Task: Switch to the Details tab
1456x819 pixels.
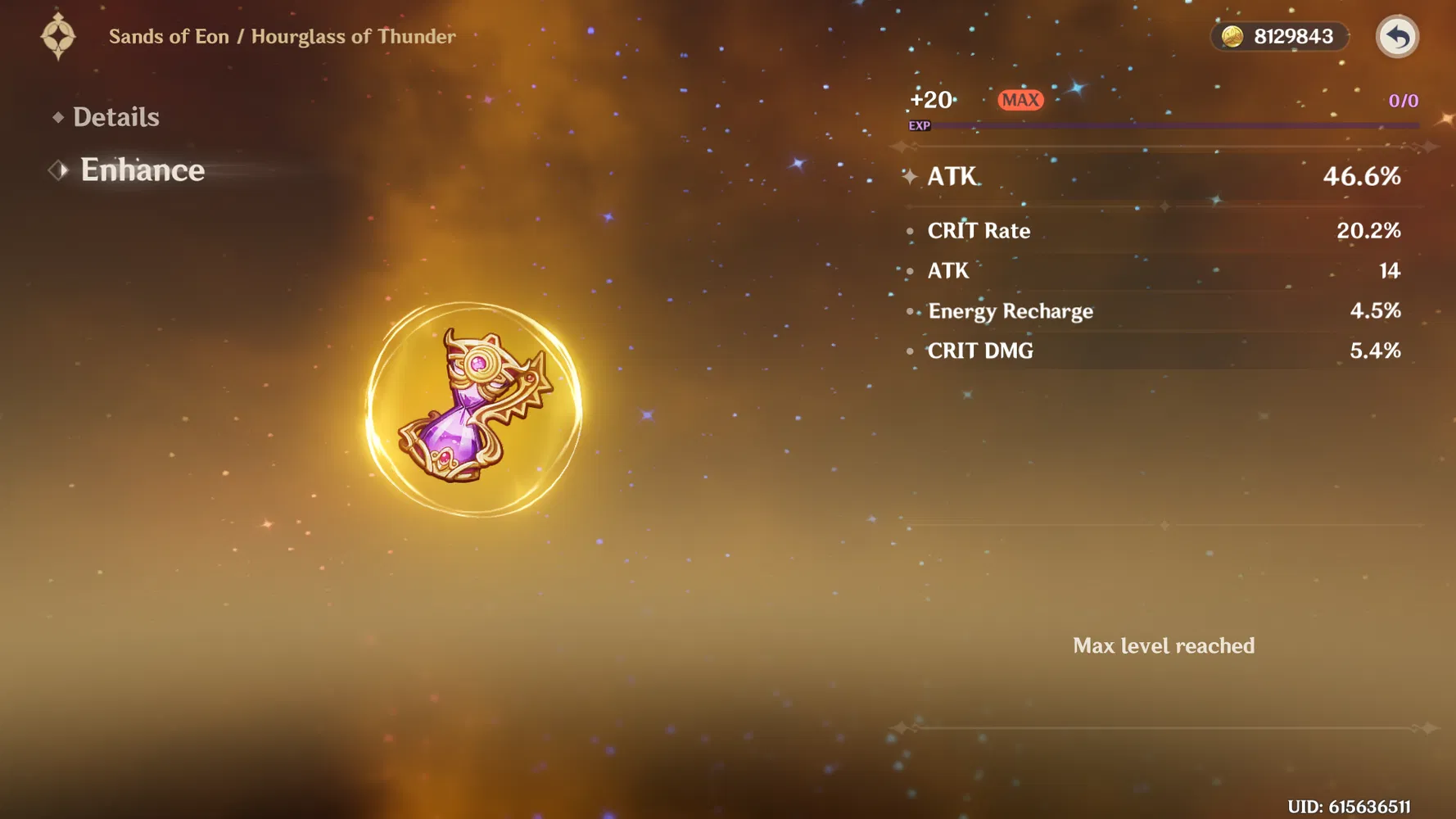Action: (x=115, y=117)
